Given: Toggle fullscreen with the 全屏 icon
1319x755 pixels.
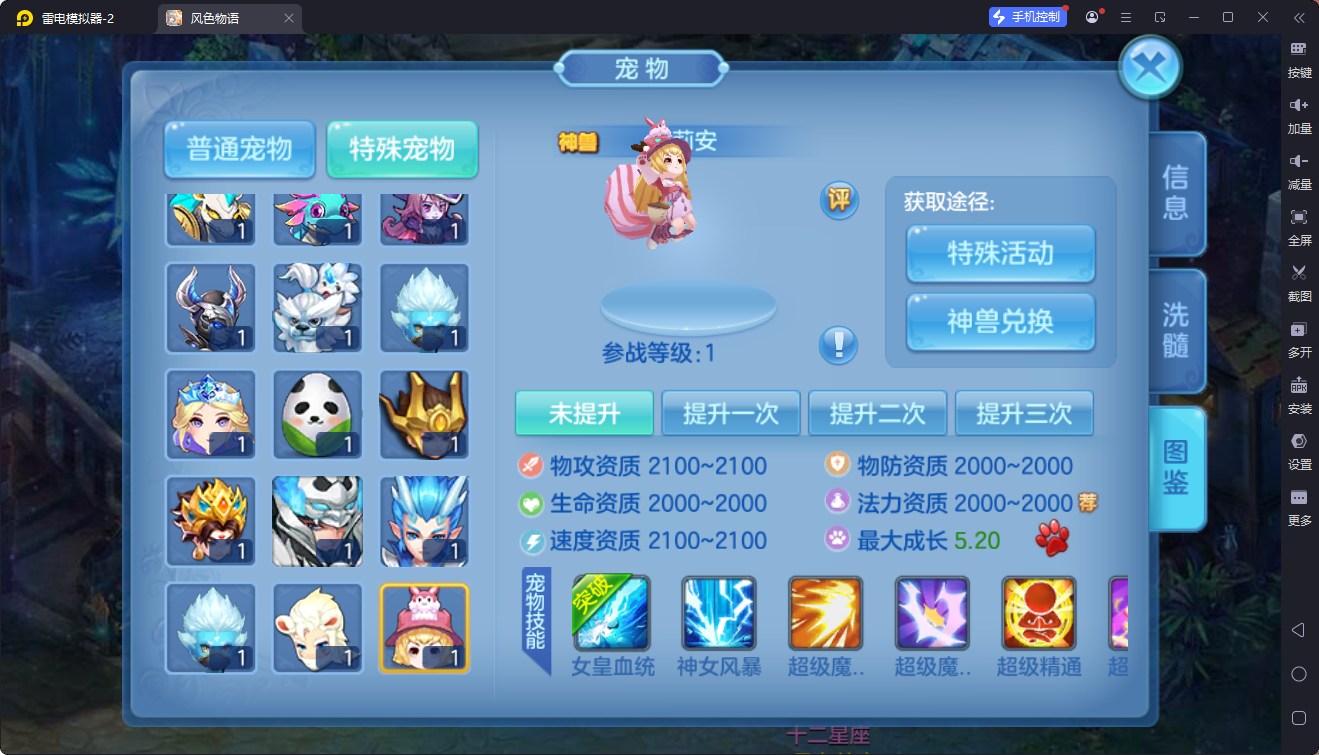Looking at the screenshot, I should point(1299,227).
